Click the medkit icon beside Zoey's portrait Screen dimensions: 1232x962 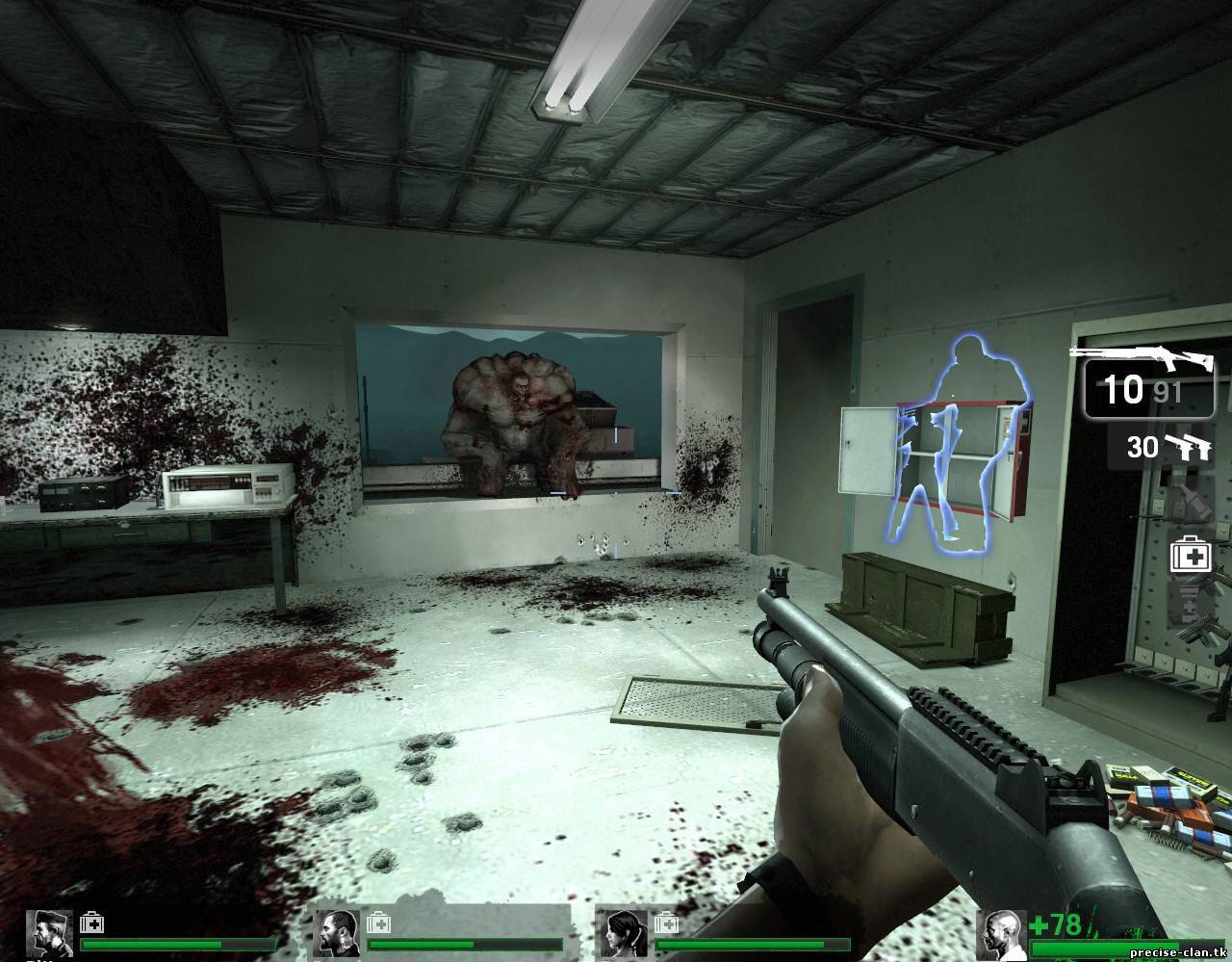click(x=665, y=923)
